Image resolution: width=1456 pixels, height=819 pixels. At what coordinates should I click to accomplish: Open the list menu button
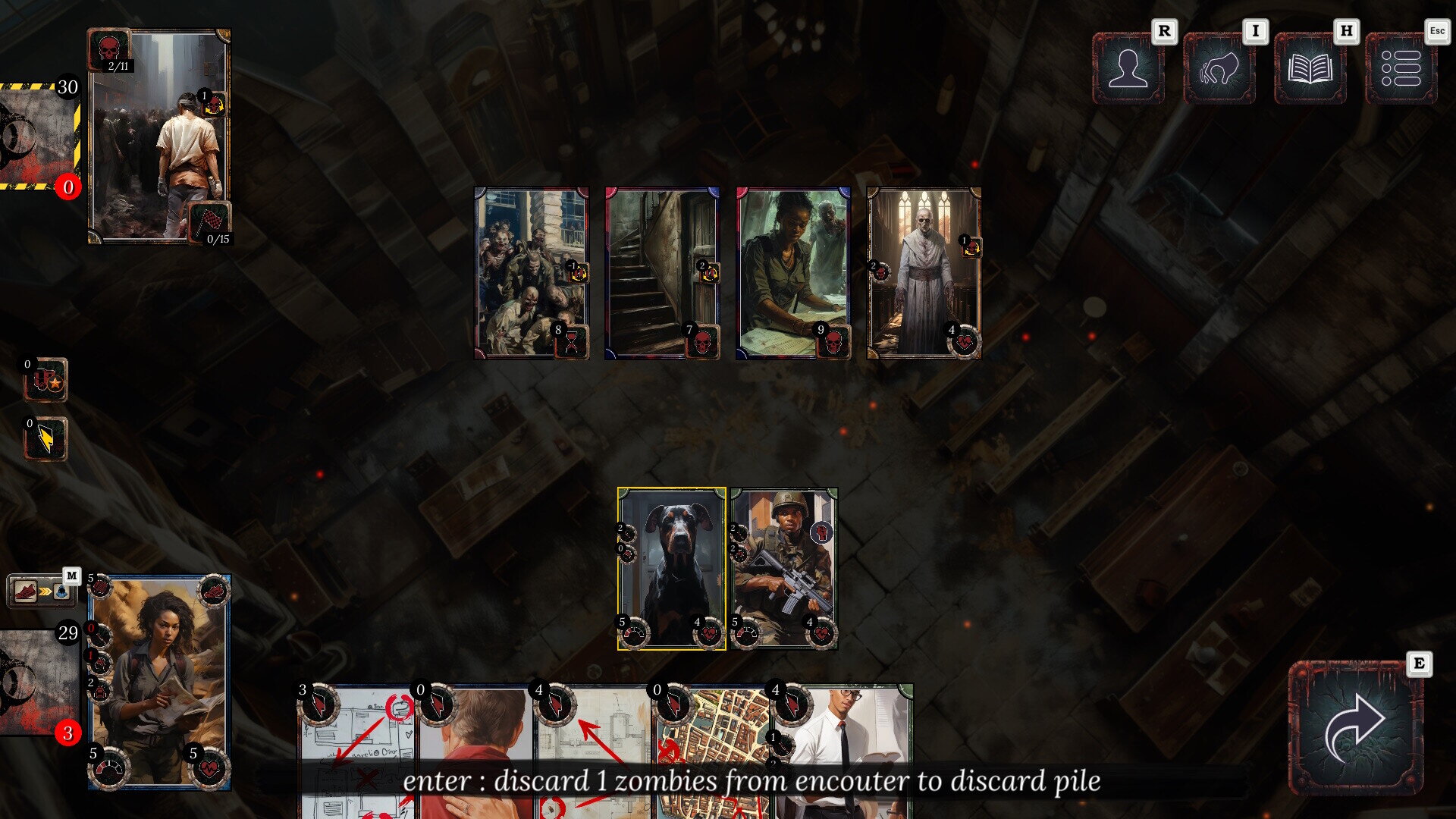coord(1401,68)
